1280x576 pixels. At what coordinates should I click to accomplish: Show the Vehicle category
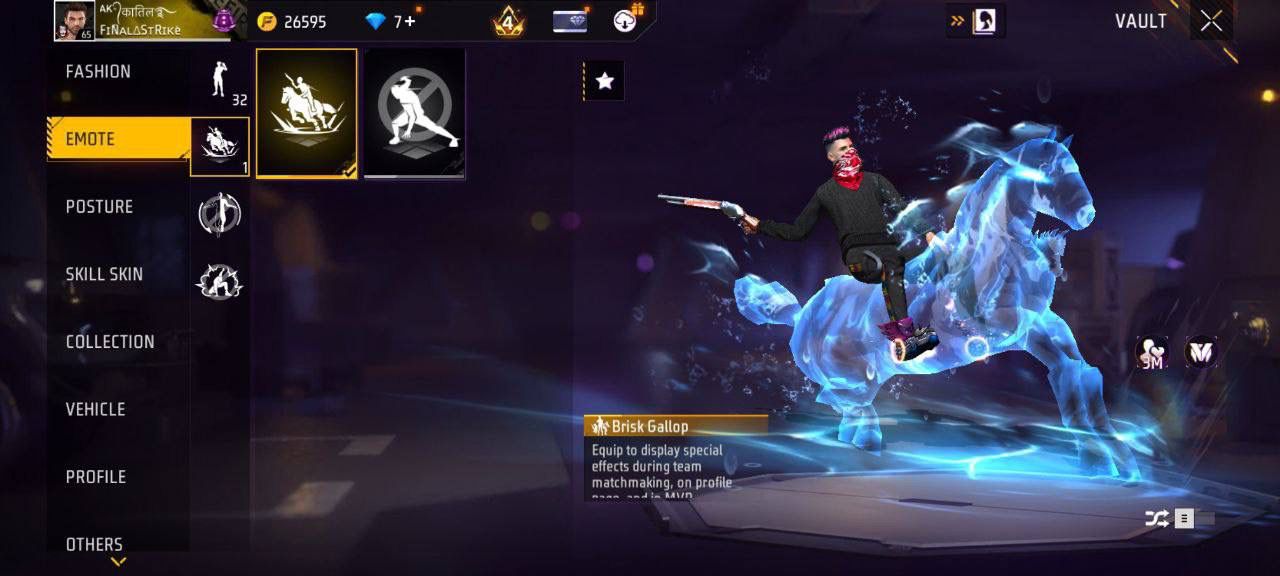[95, 409]
